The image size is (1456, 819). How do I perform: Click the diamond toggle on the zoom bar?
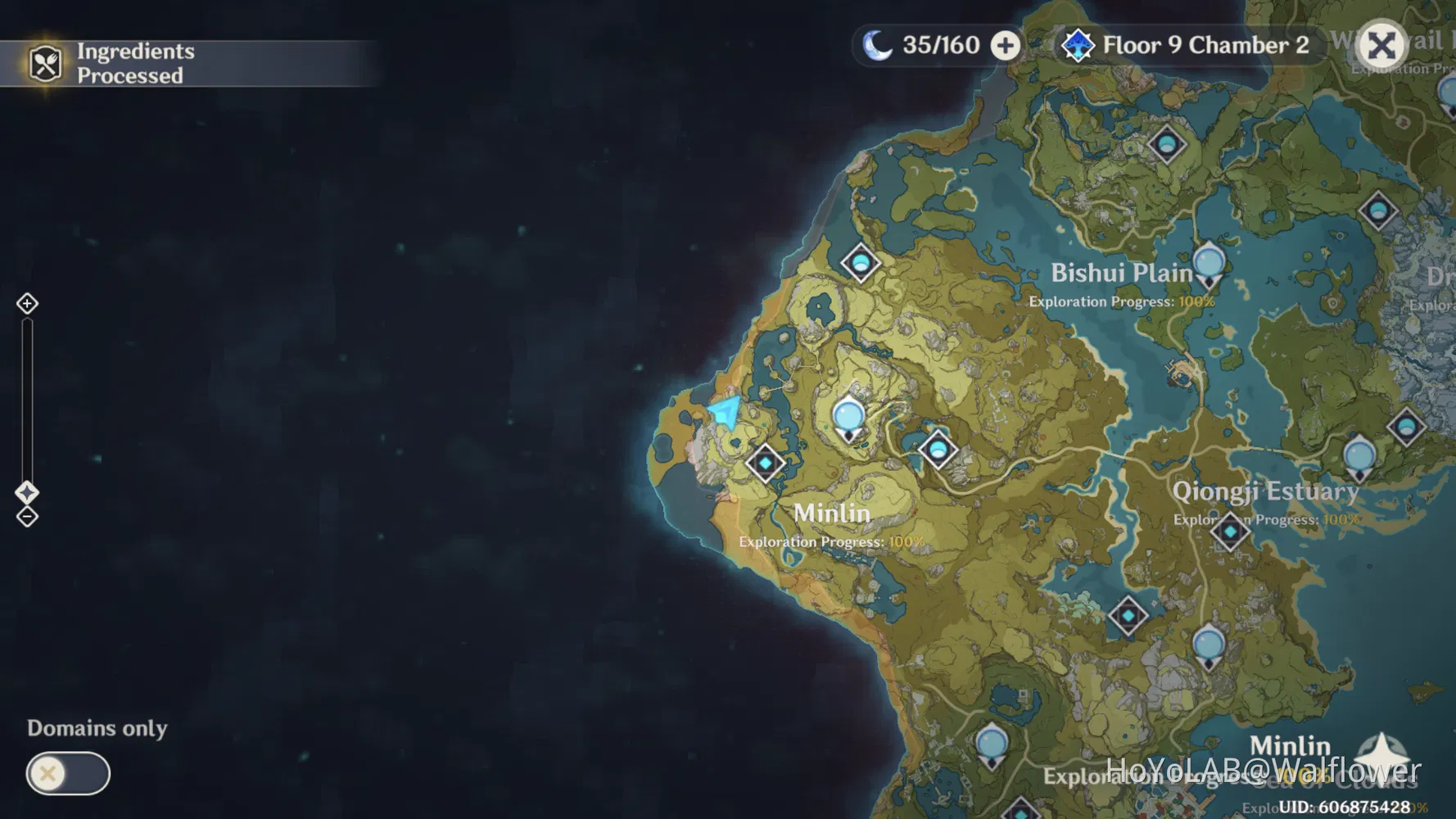[x=27, y=491]
